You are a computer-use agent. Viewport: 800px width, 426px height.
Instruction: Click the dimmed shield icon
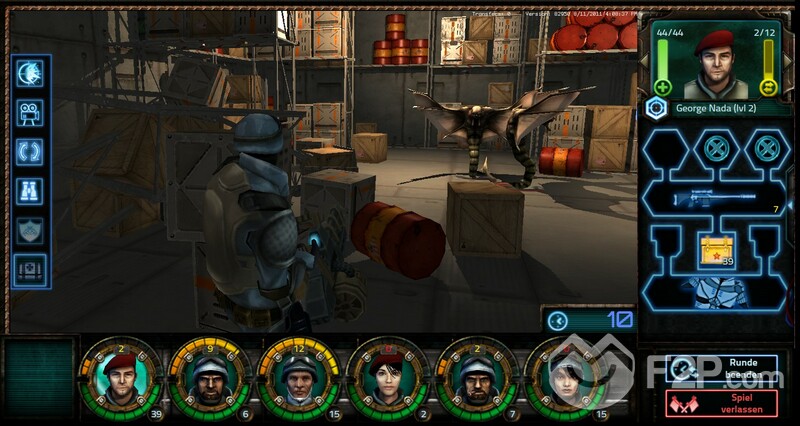click(x=30, y=230)
